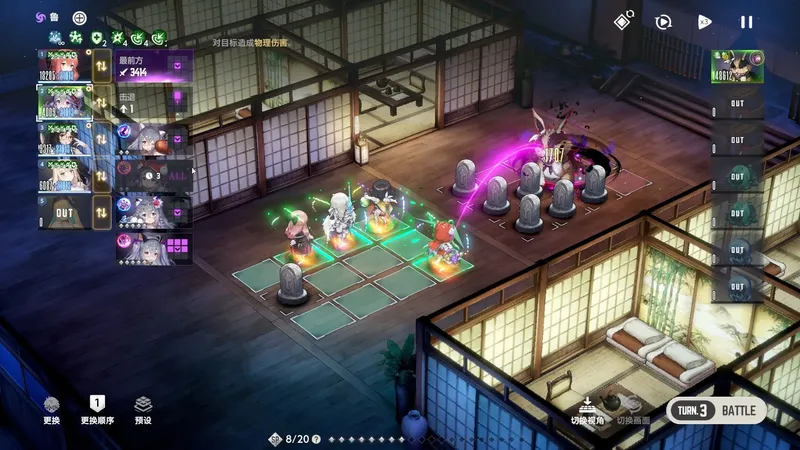Click the diamond rotate icon in top bar
Viewport: 800px width, 450px height.
622,20
